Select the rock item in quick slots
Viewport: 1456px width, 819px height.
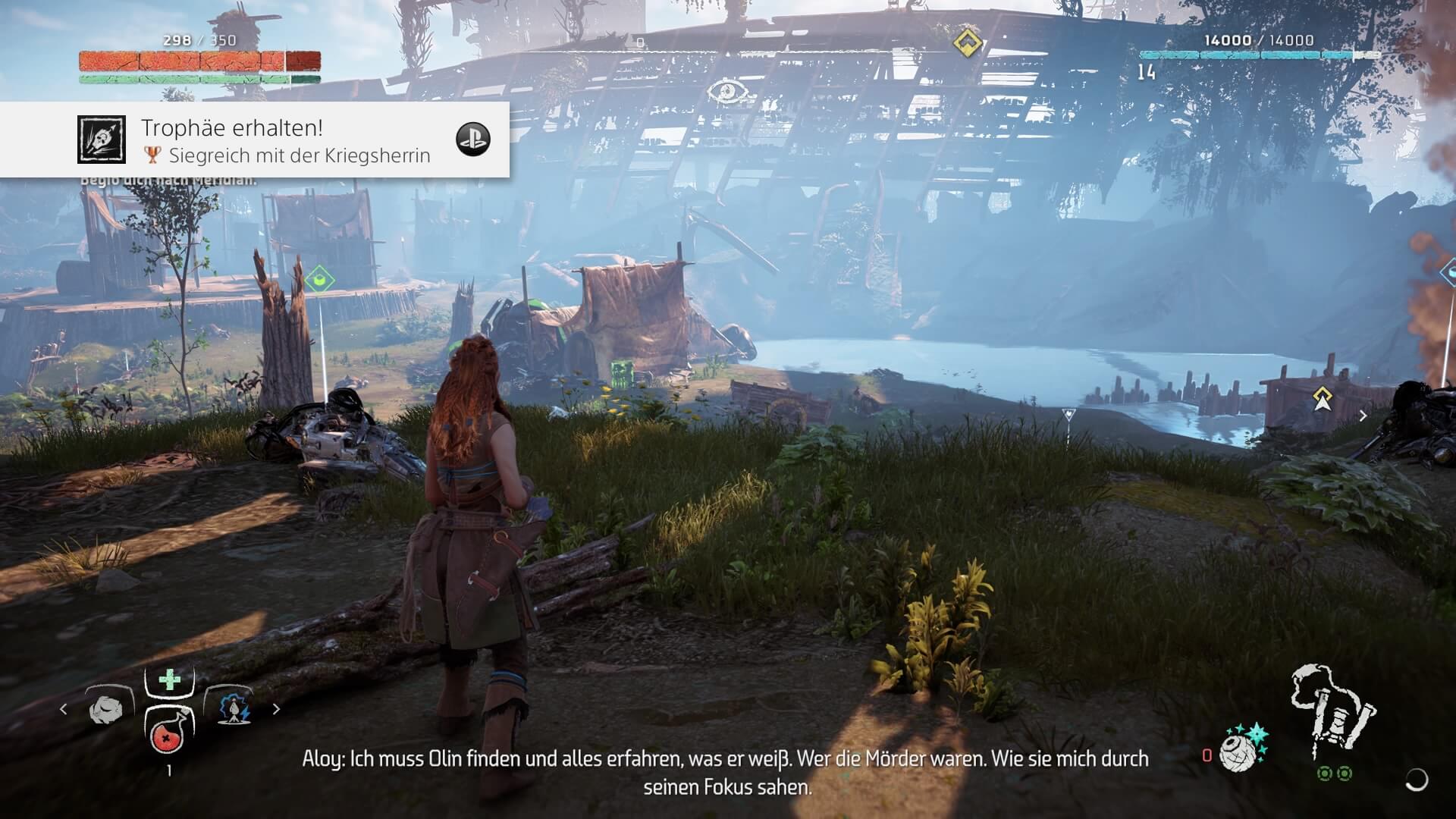coord(105,709)
